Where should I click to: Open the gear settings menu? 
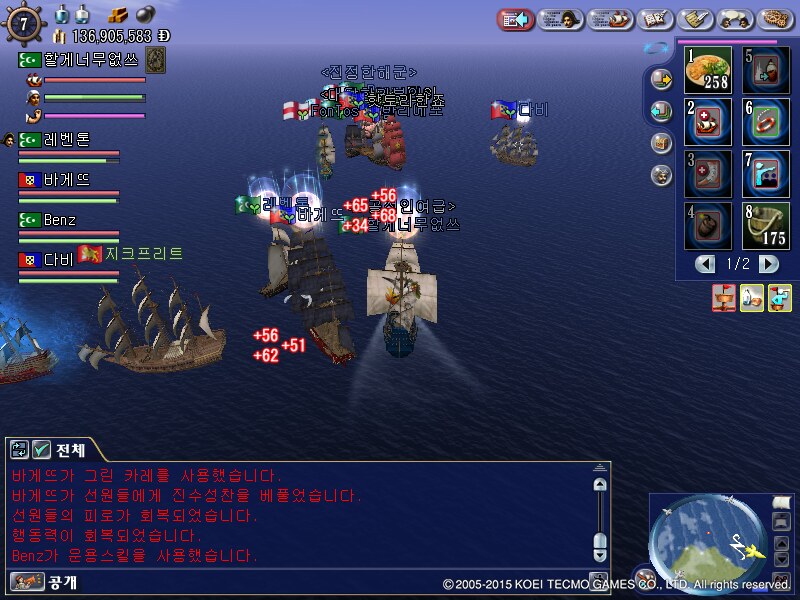click(x=776, y=19)
